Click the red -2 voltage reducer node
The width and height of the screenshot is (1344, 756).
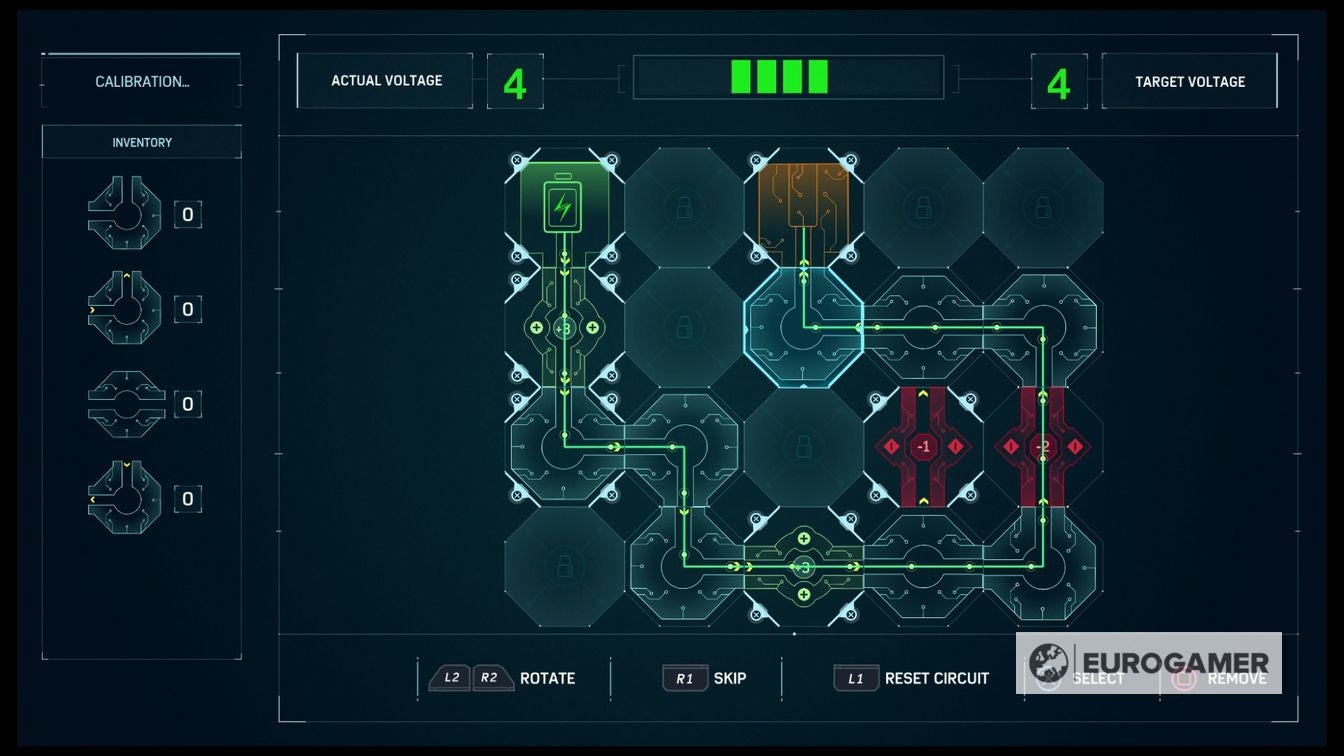tap(1042, 447)
